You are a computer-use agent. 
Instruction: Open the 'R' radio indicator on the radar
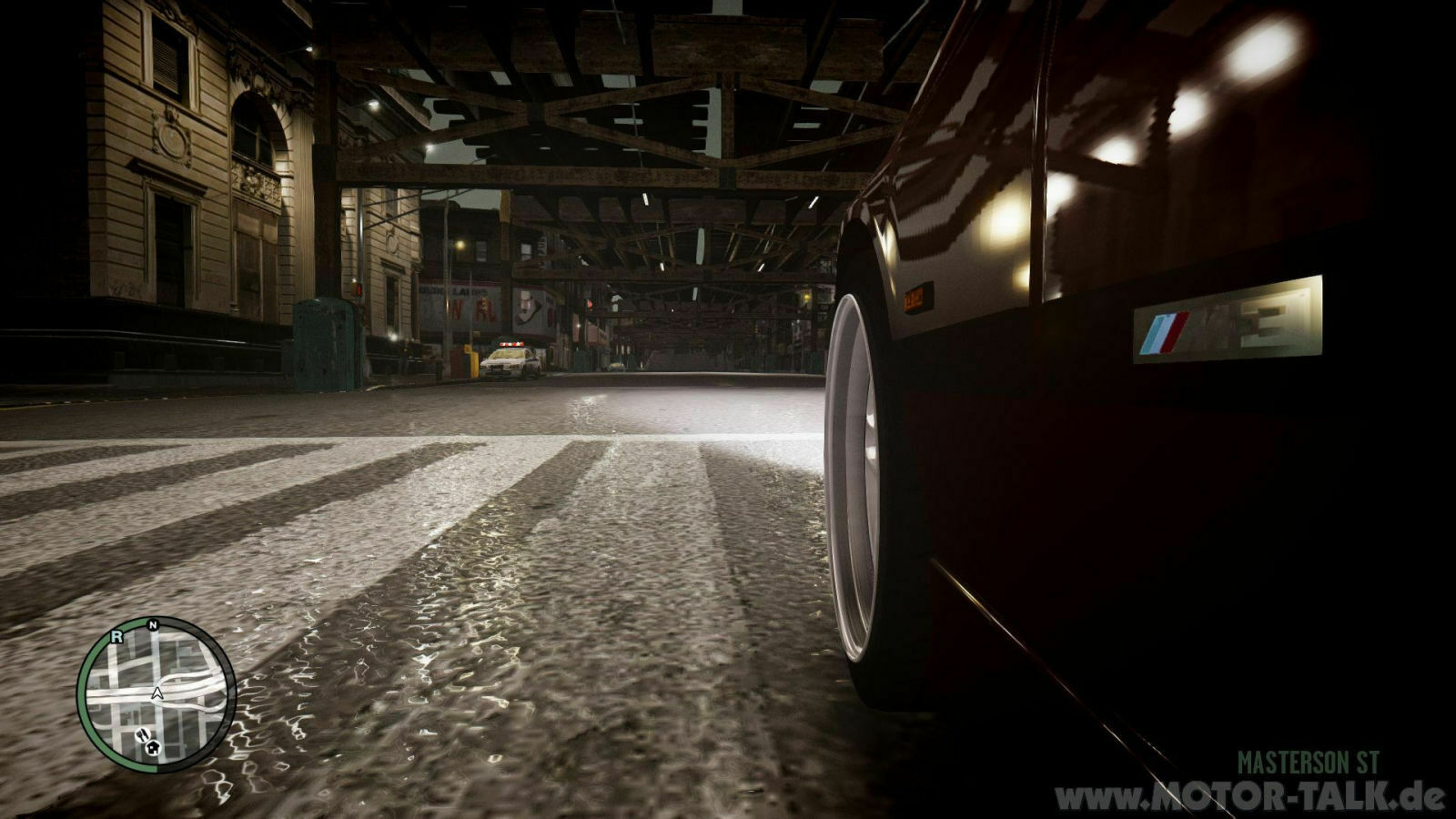pyautogui.click(x=117, y=636)
